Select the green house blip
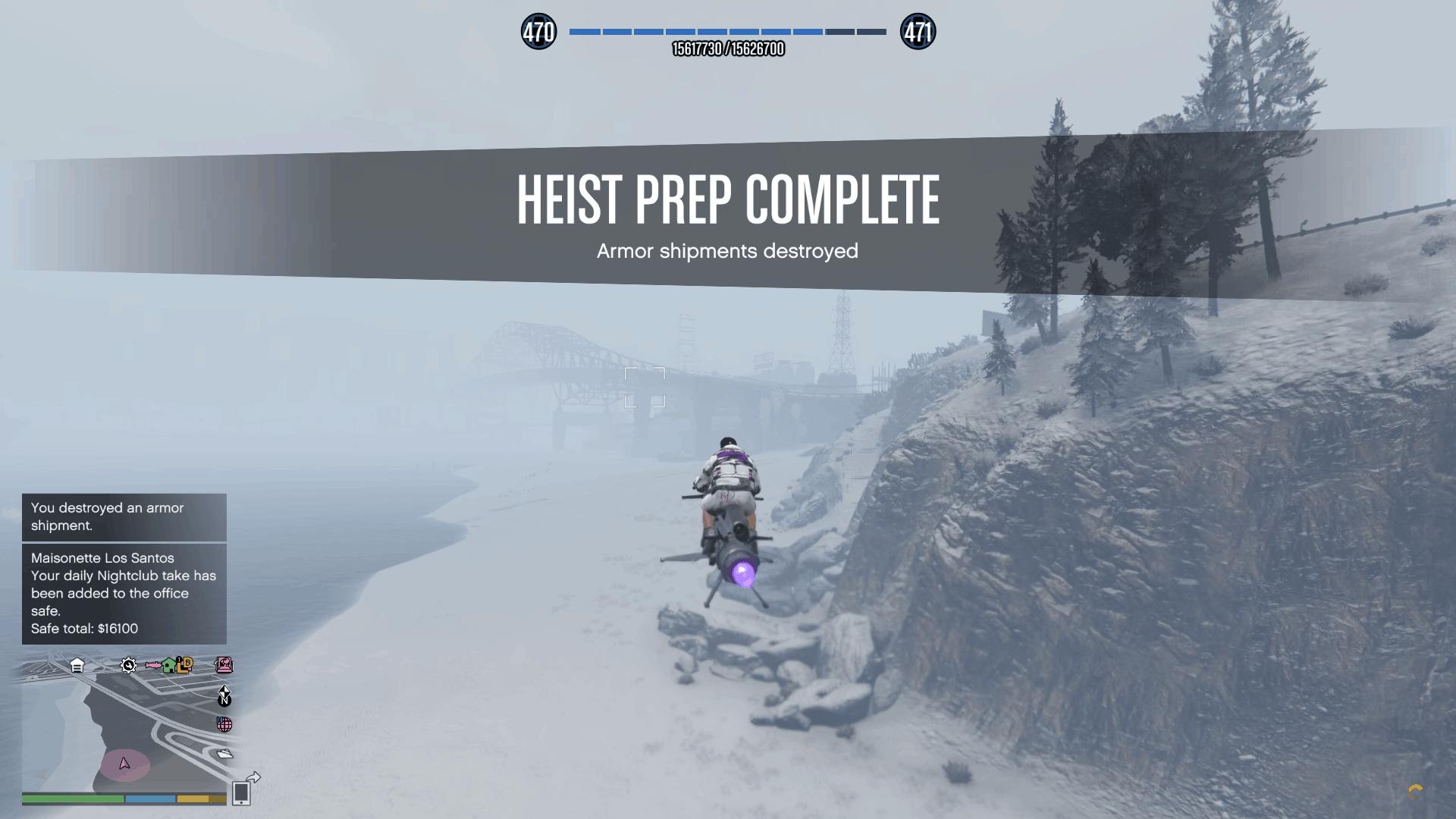Viewport: 1456px width, 819px height. coord(169,666)
